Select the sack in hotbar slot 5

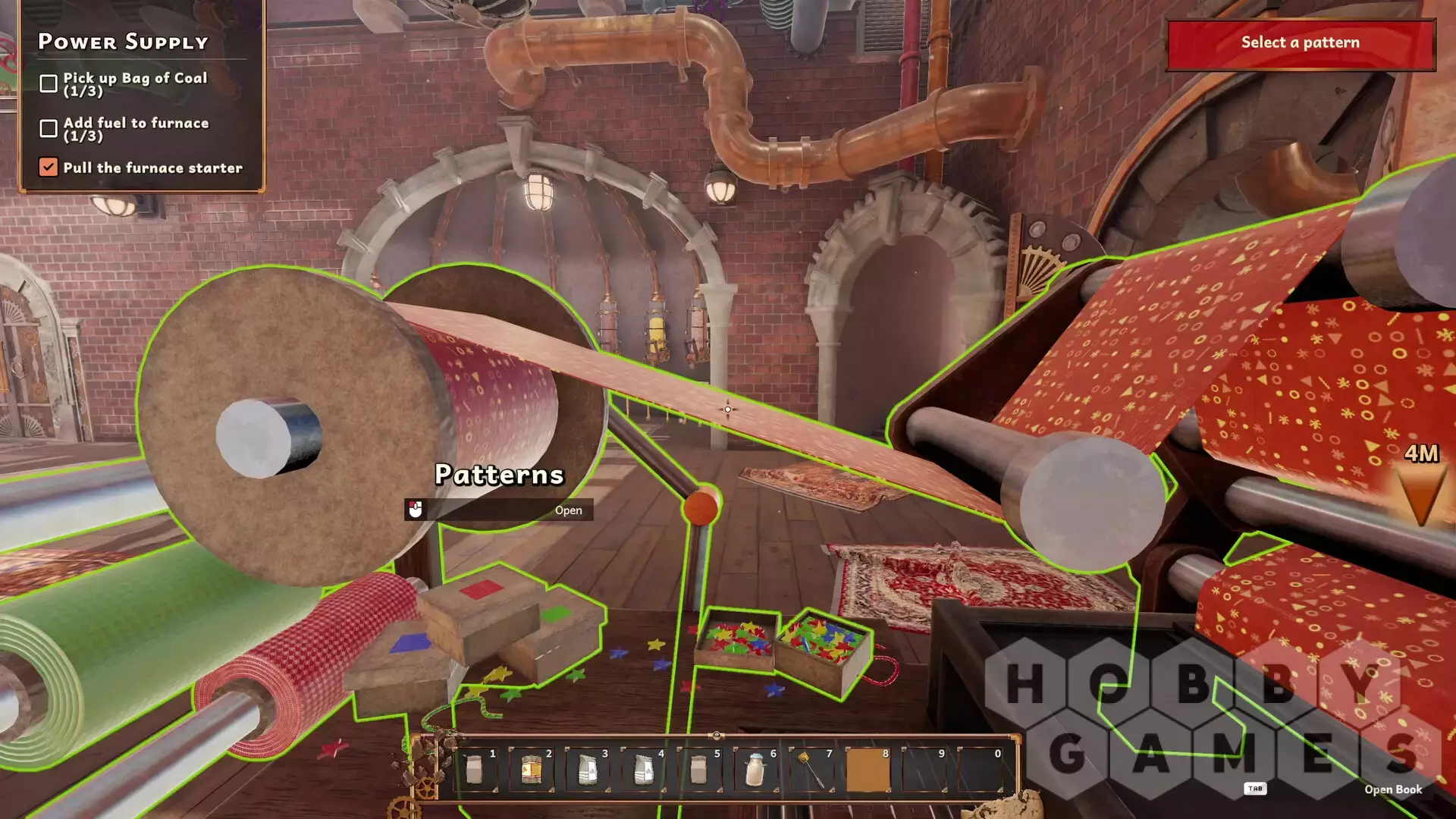point(699,770)
